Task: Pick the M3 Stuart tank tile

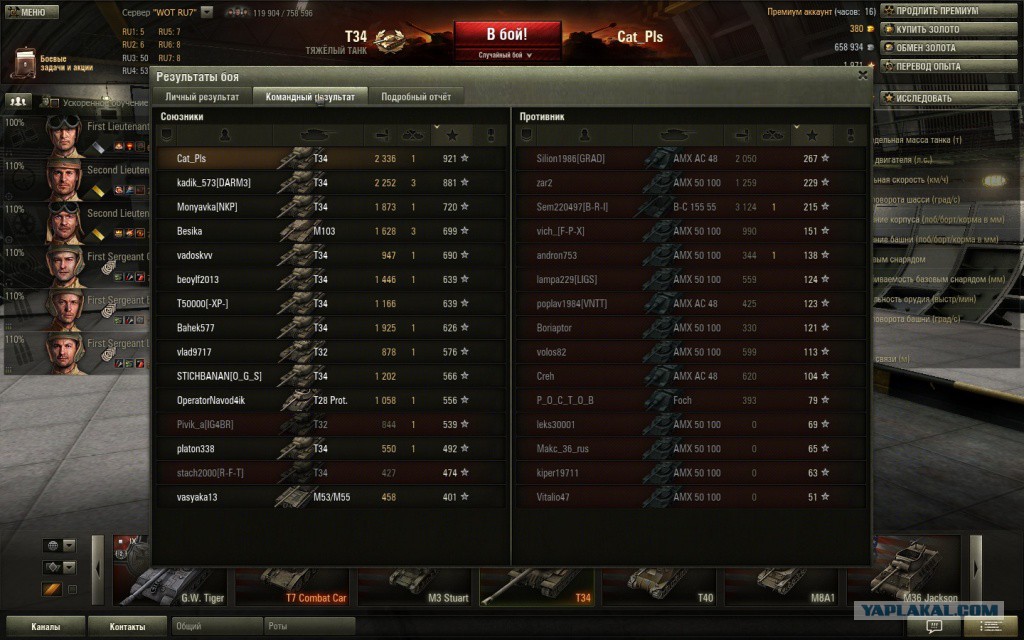Action: (413, 580)
